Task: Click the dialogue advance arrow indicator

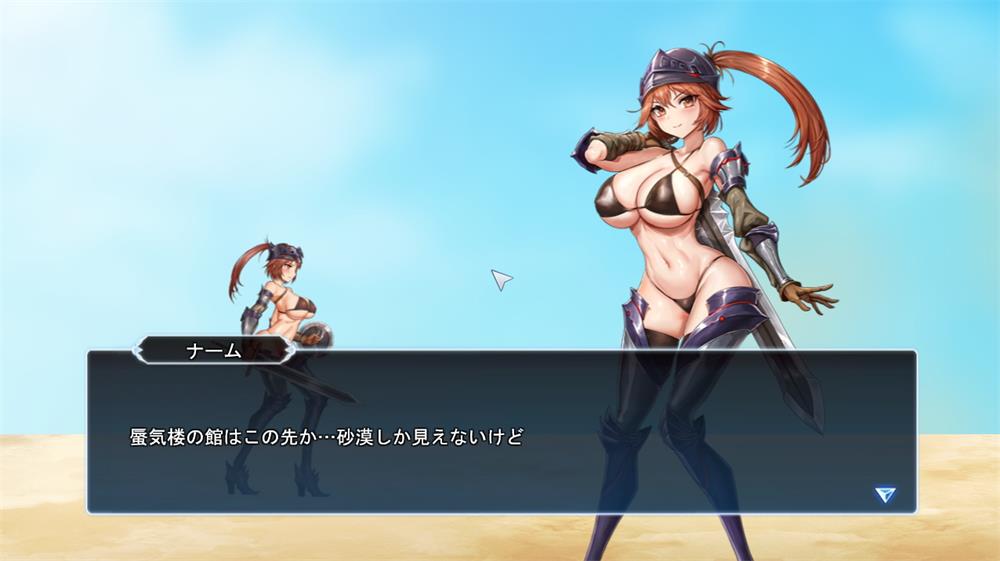Action: 884,494
